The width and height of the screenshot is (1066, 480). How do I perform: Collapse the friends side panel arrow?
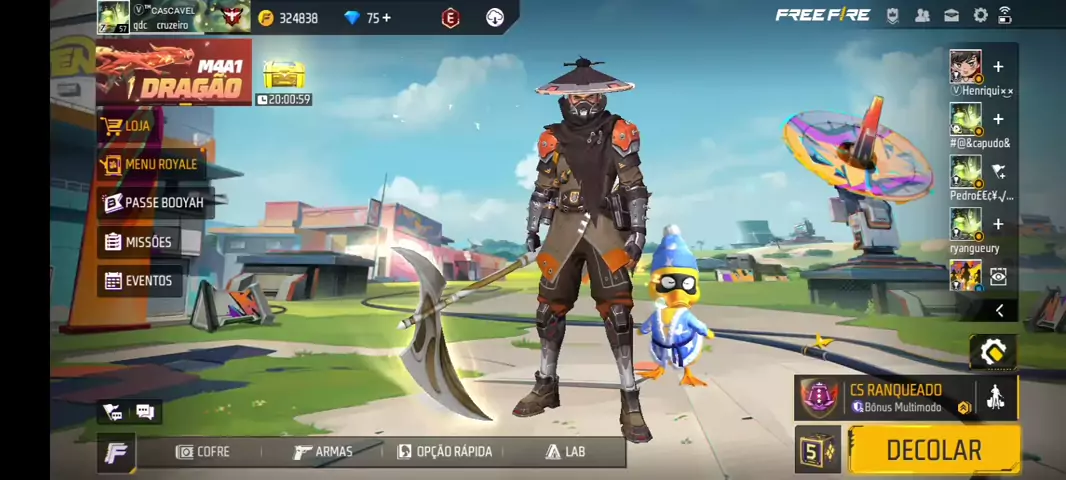click(x=999, y=311)
